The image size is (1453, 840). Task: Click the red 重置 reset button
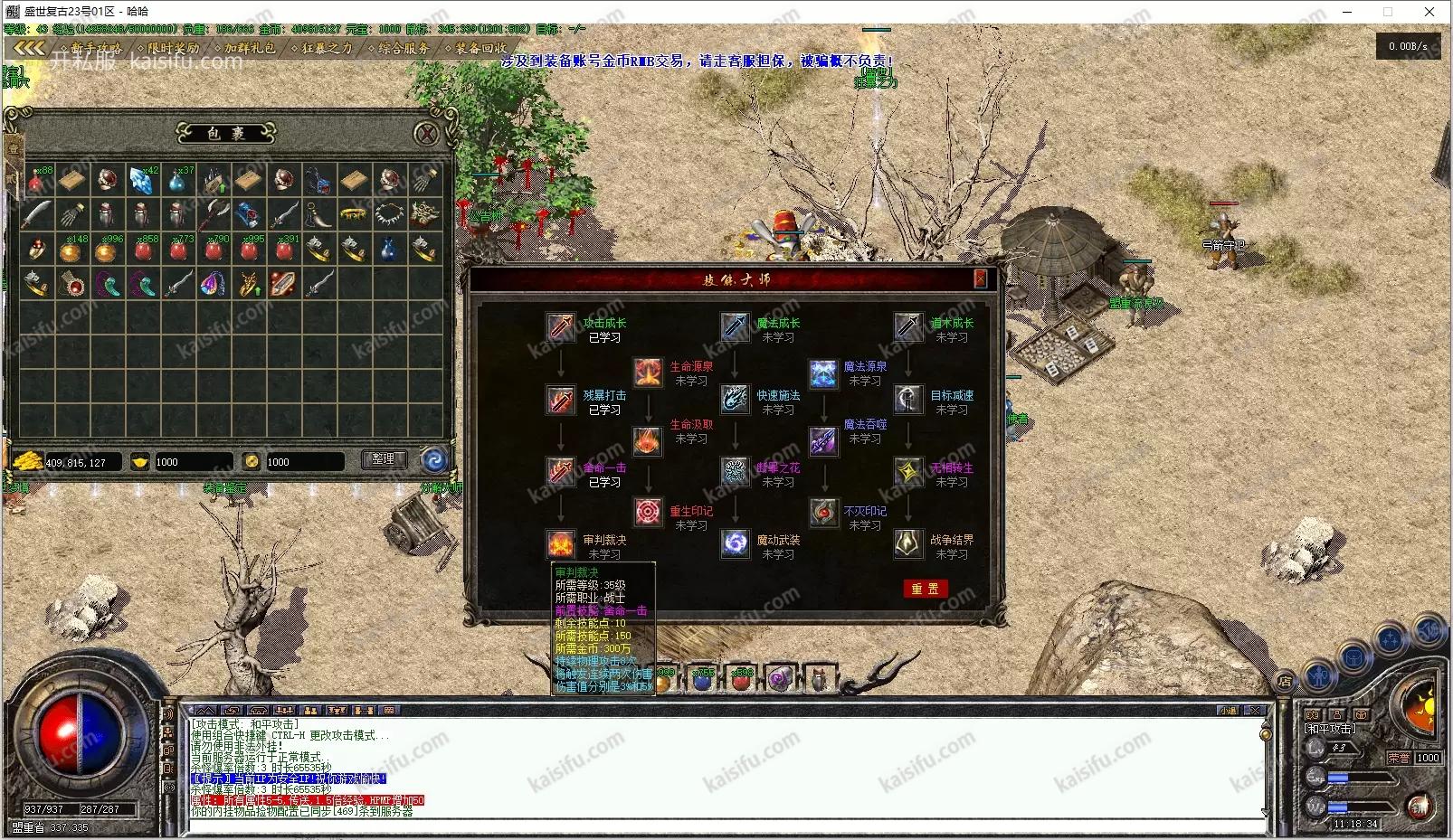(x=925, y=589)
